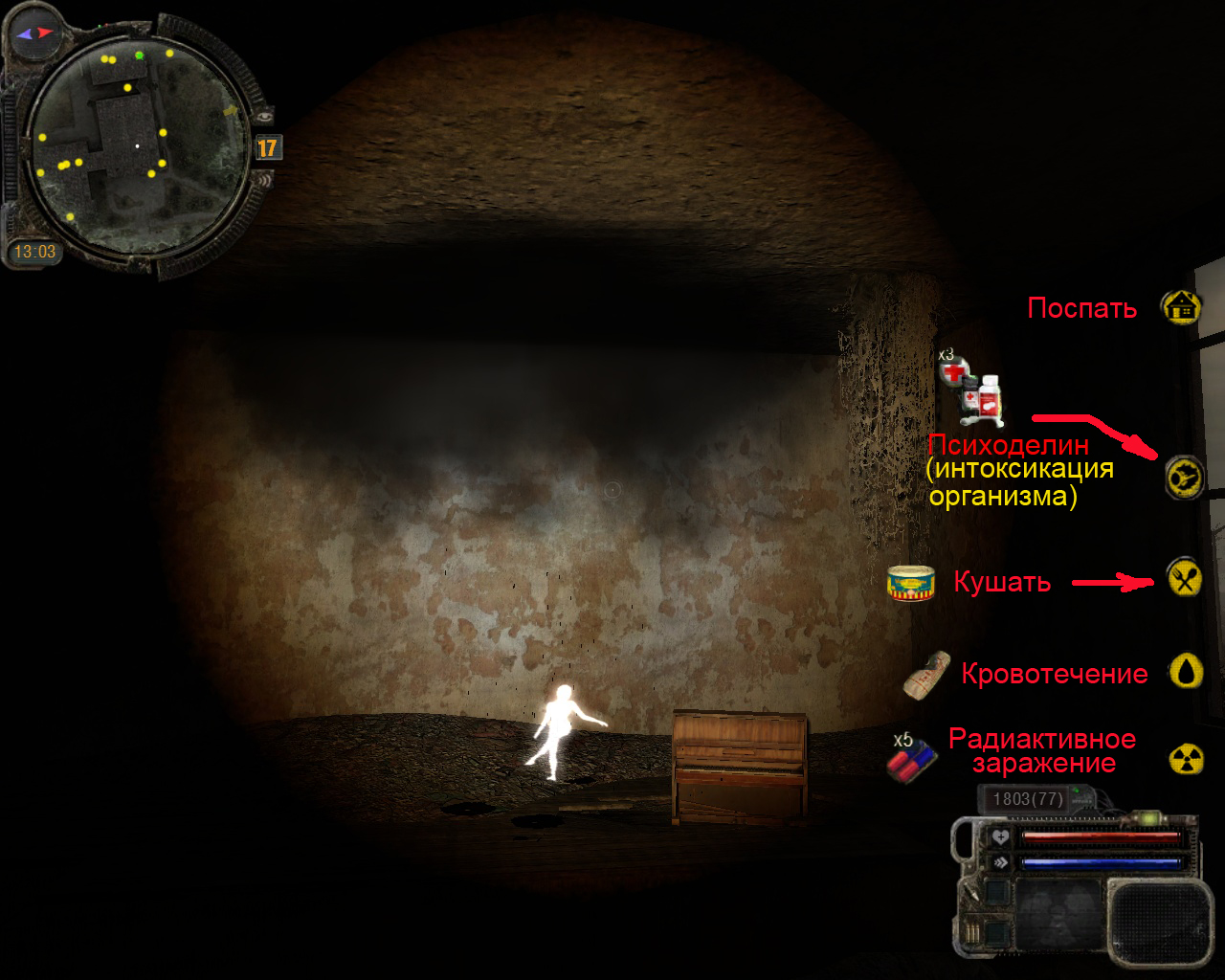Image resolution: width=1225 pixels, height=980 pixels.
Task: Click the circular minimap
Action: [x=136, y=145]
